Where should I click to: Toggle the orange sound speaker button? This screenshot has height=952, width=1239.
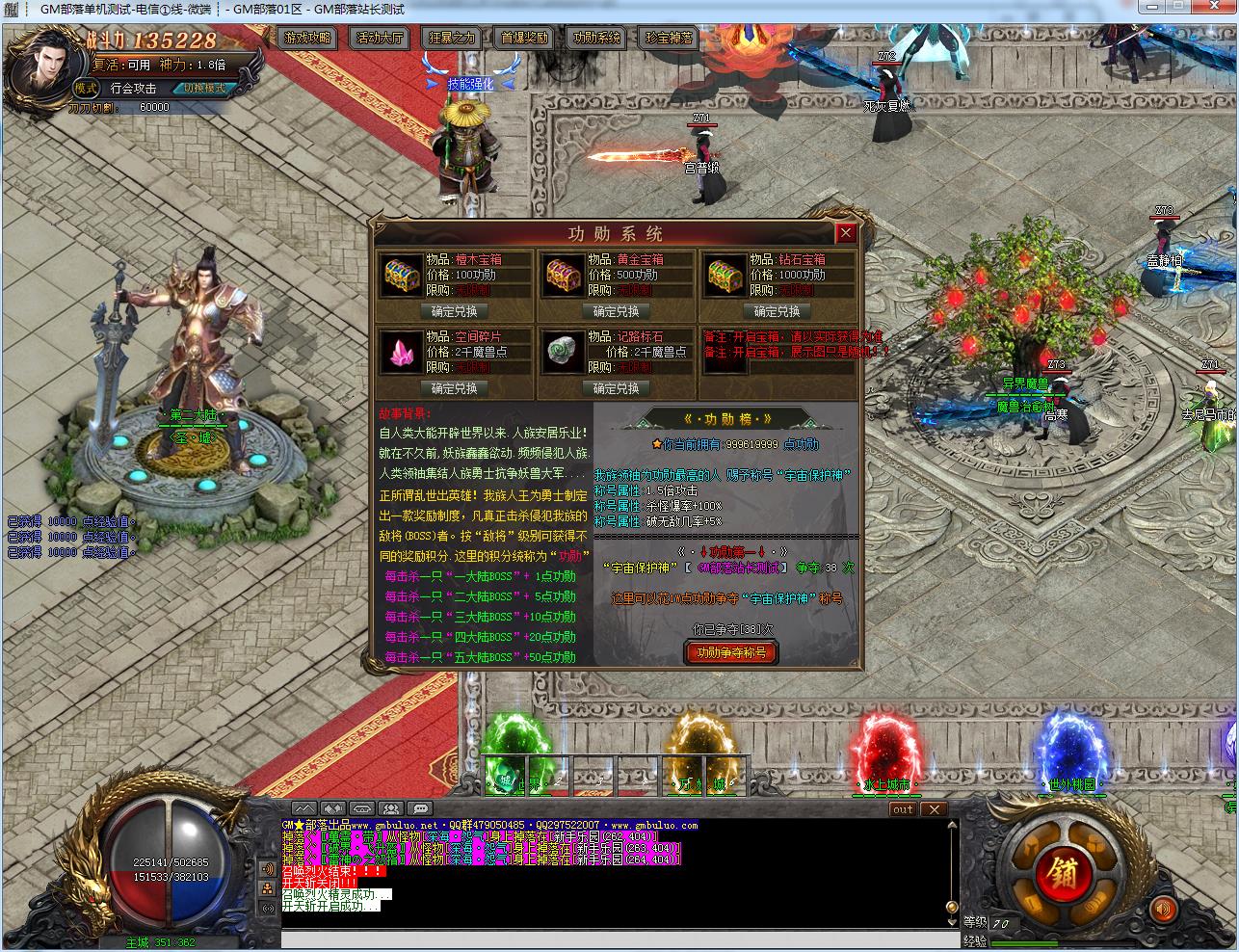[1165, 909]
